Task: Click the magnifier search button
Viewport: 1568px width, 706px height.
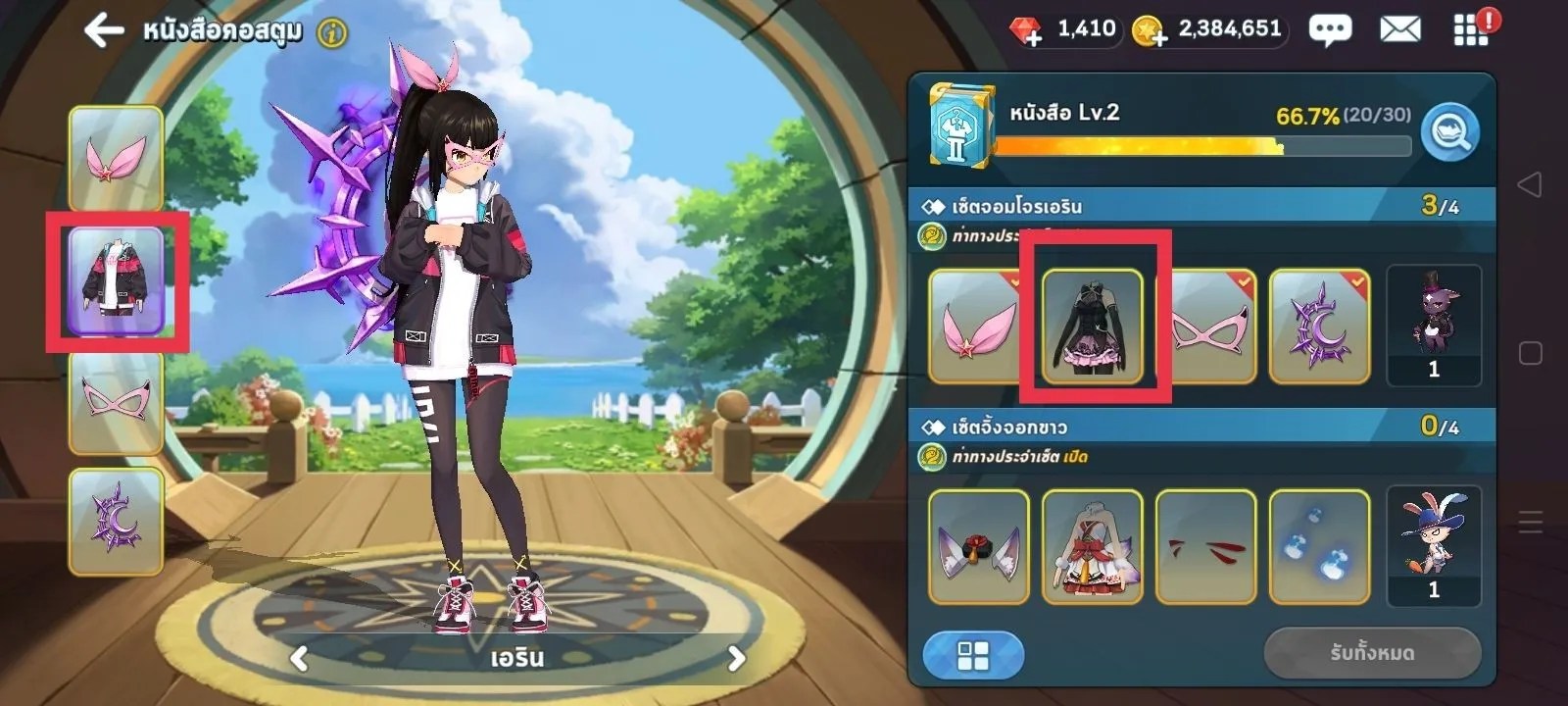Action: [1450, 131]
